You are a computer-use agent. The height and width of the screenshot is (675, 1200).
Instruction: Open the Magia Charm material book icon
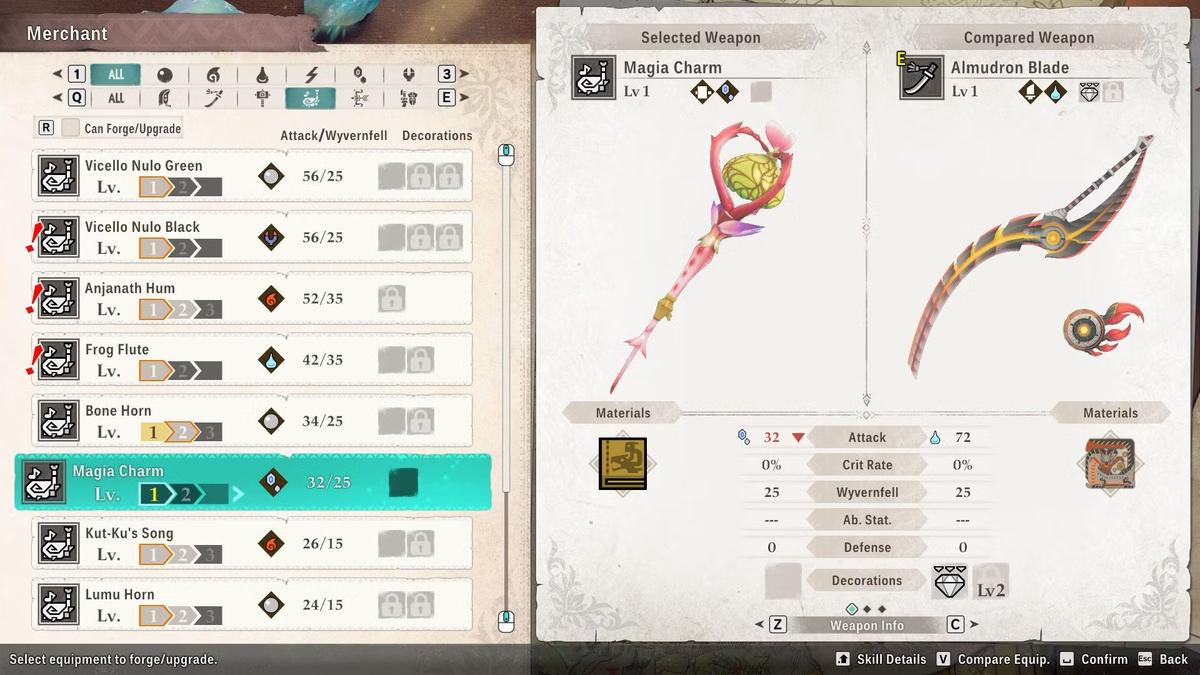tap(622, 464)
